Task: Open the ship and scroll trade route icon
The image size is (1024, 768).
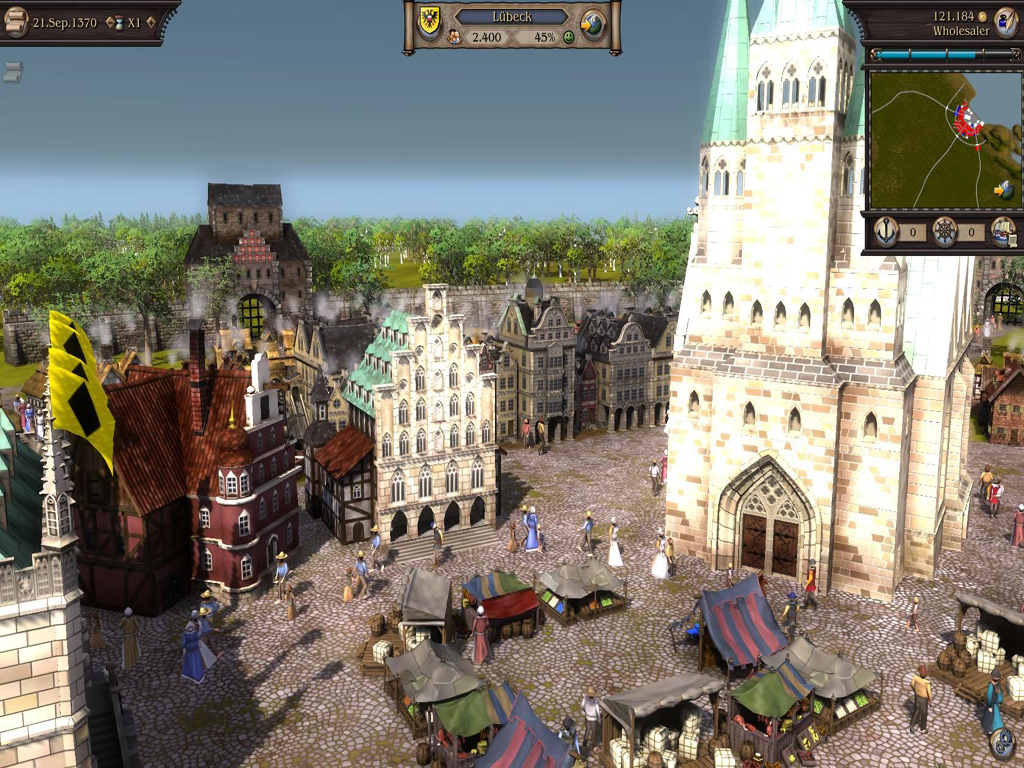Action: (1003, 232)
